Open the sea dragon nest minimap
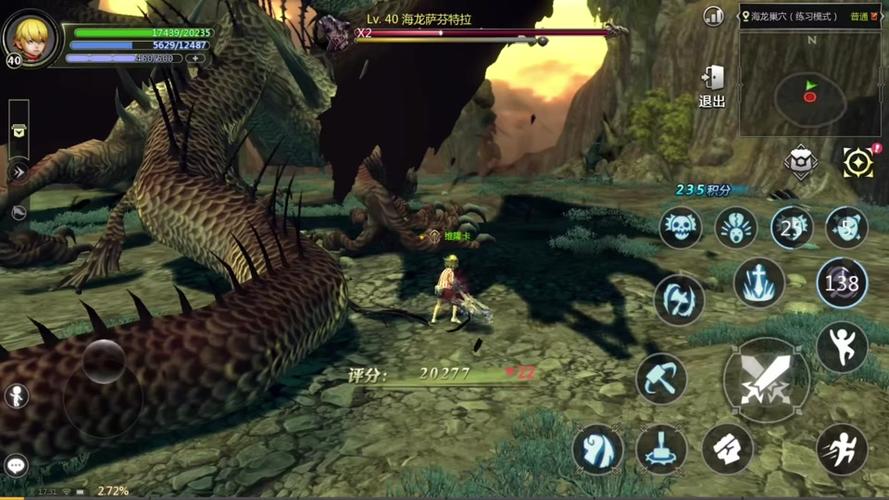 pyautogui.click(x=811, y=78)
